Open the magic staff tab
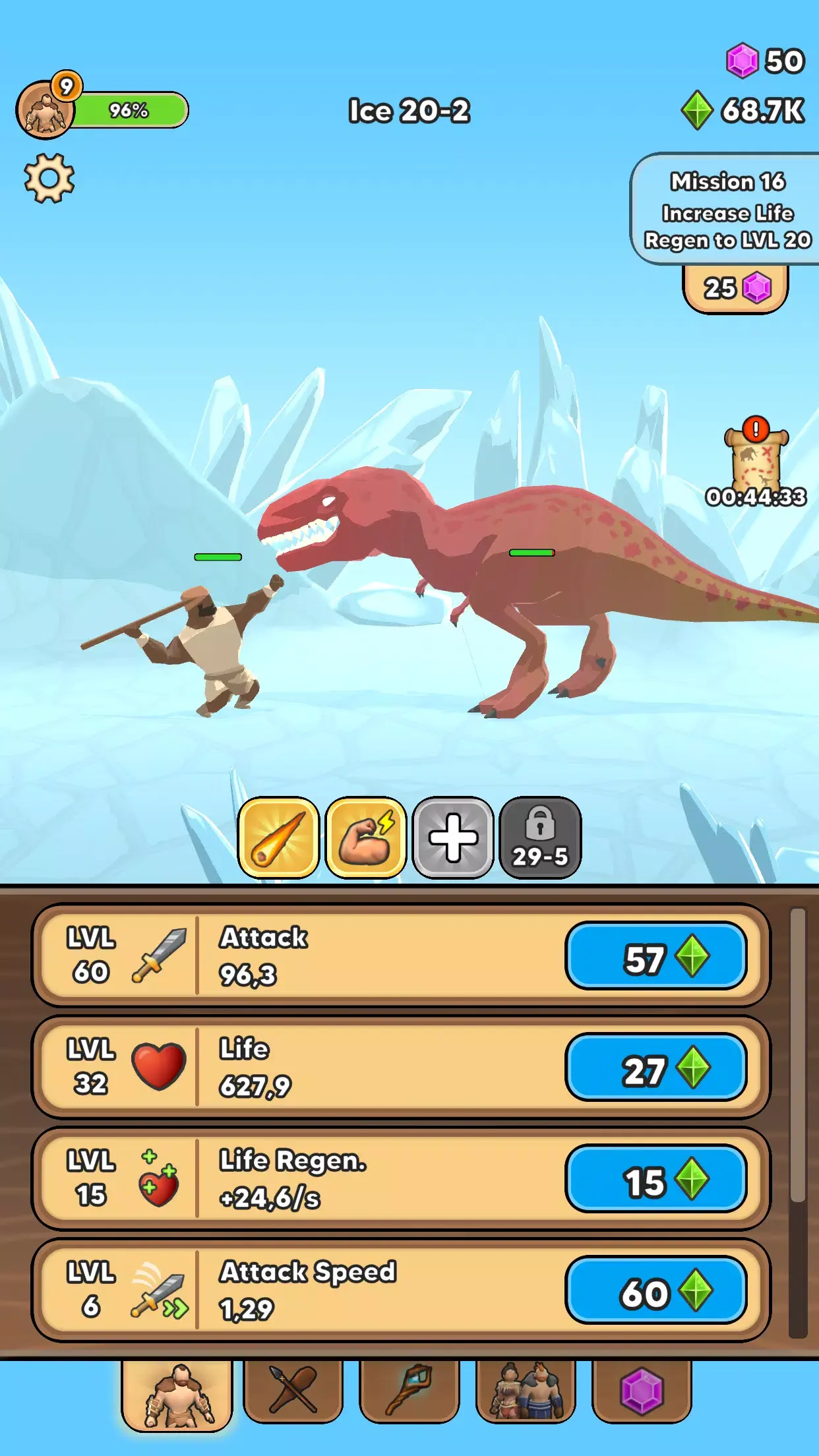 (x=409, y=1390)
